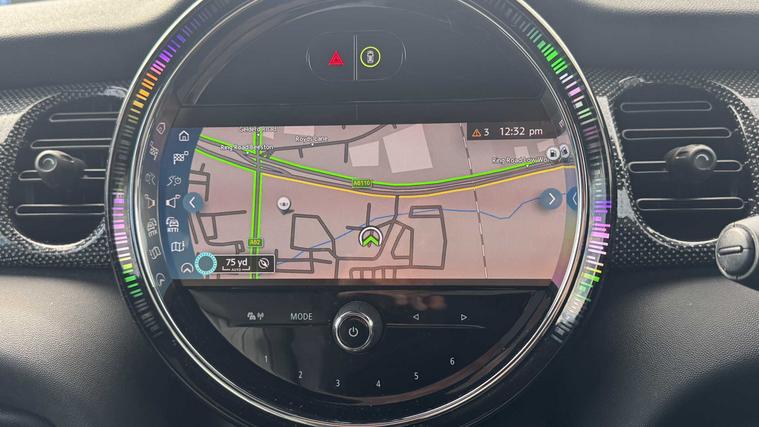Screen dimensions: 759x427
Task: Skip to previous track with left arrow
Action: [416, 317]
